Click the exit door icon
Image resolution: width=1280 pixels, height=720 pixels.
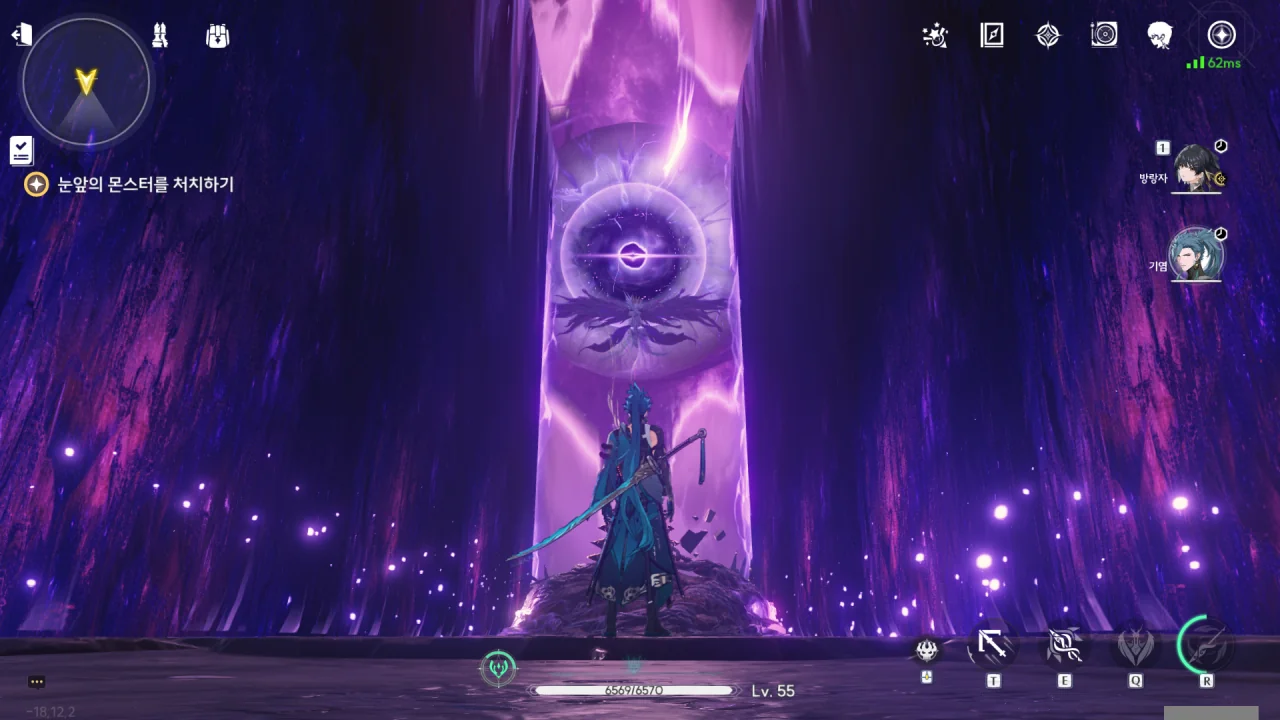(21, 35)
